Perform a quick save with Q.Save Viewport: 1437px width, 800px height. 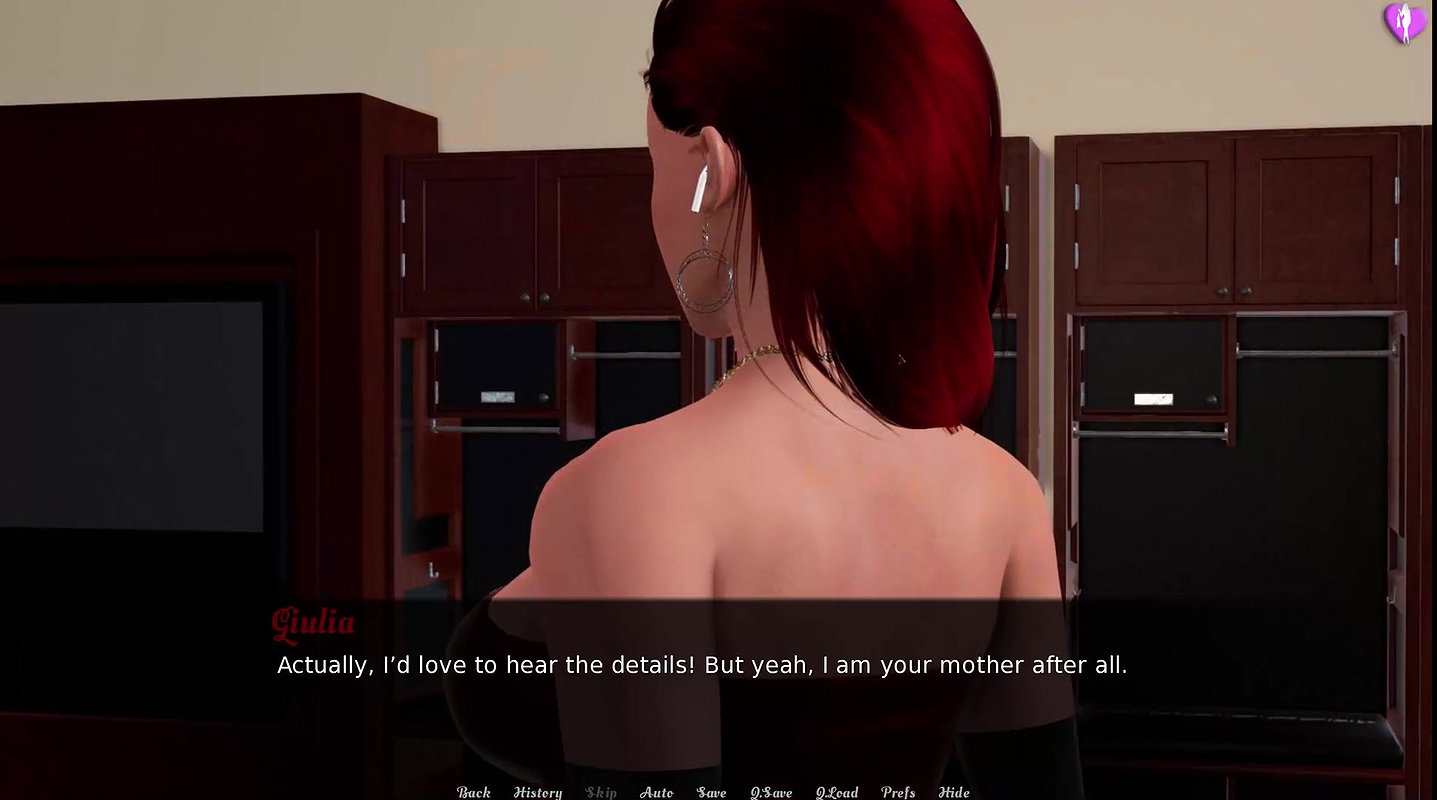tap(770, 791)
